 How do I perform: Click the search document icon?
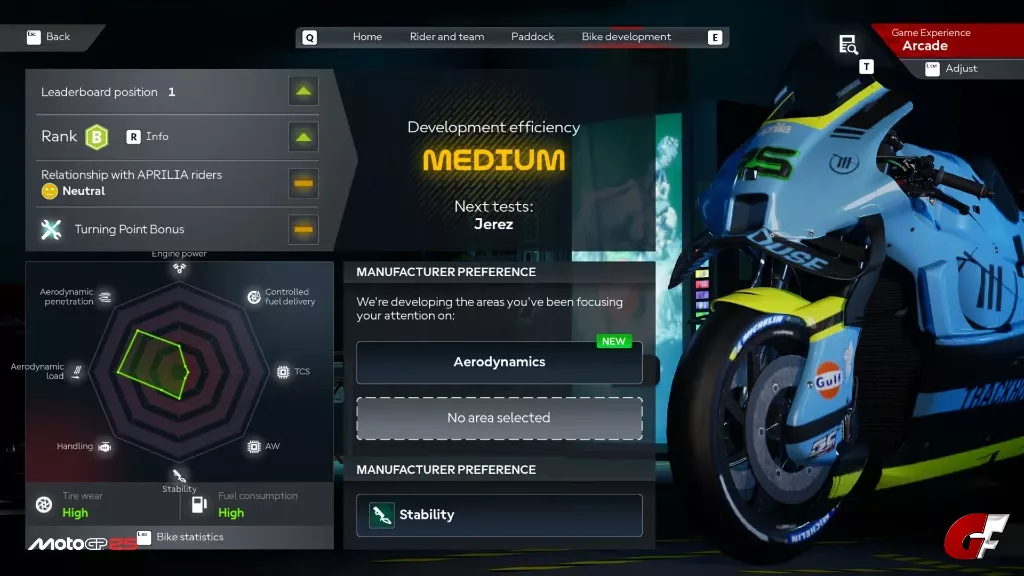(848, 44)
